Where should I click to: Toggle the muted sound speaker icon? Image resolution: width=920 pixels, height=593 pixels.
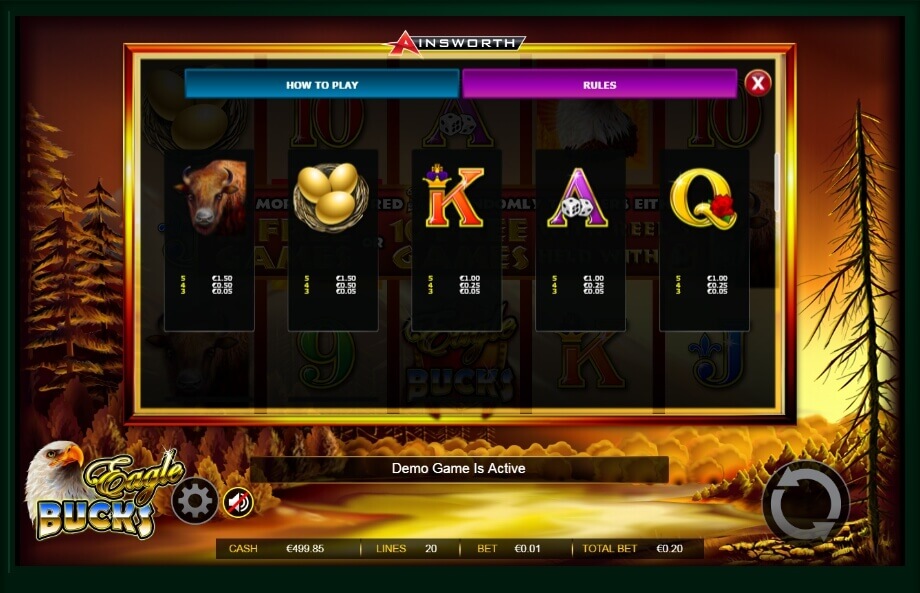(238, 501)
